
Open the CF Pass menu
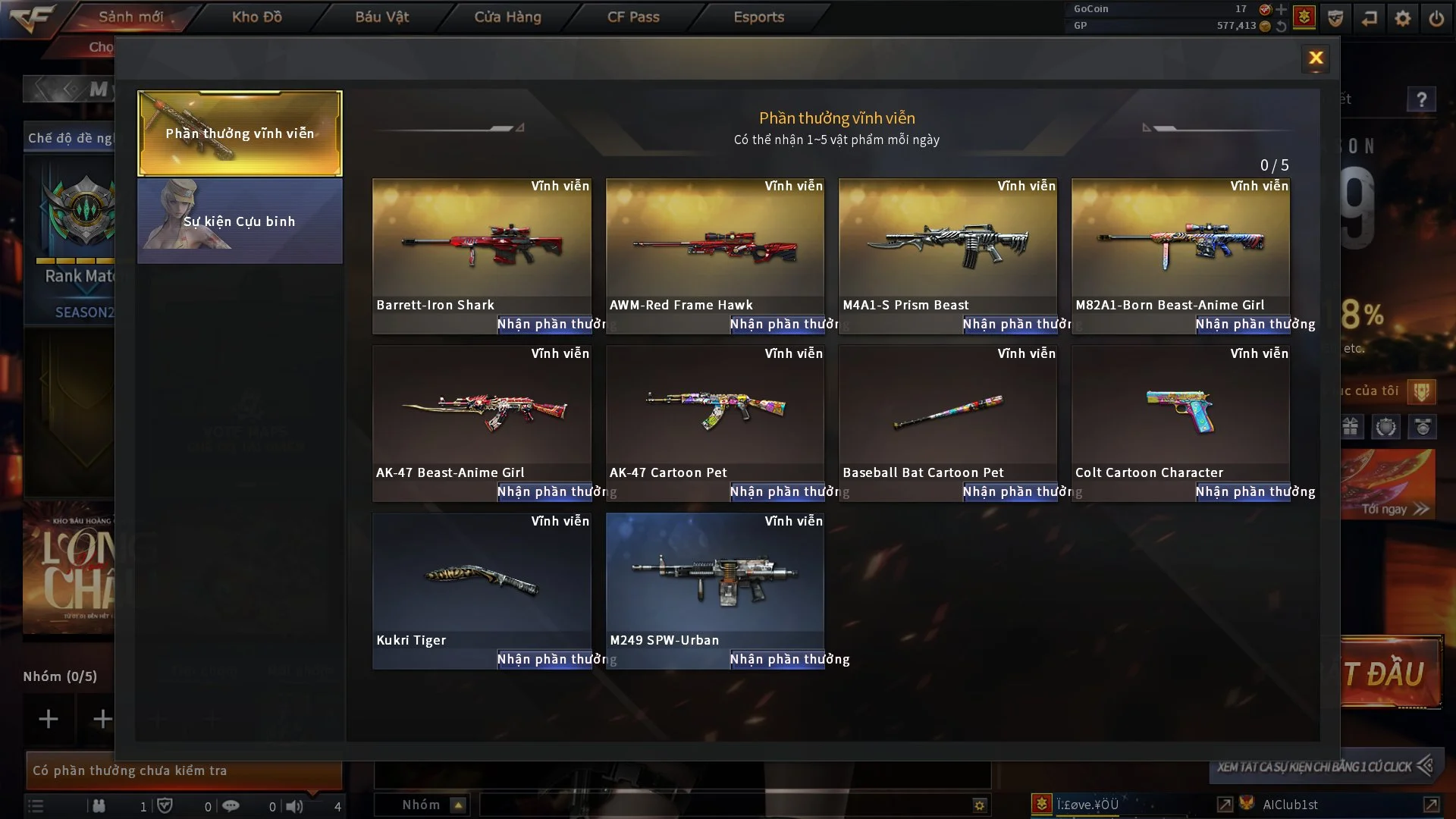pyautogui.click(x=633, y=17)
